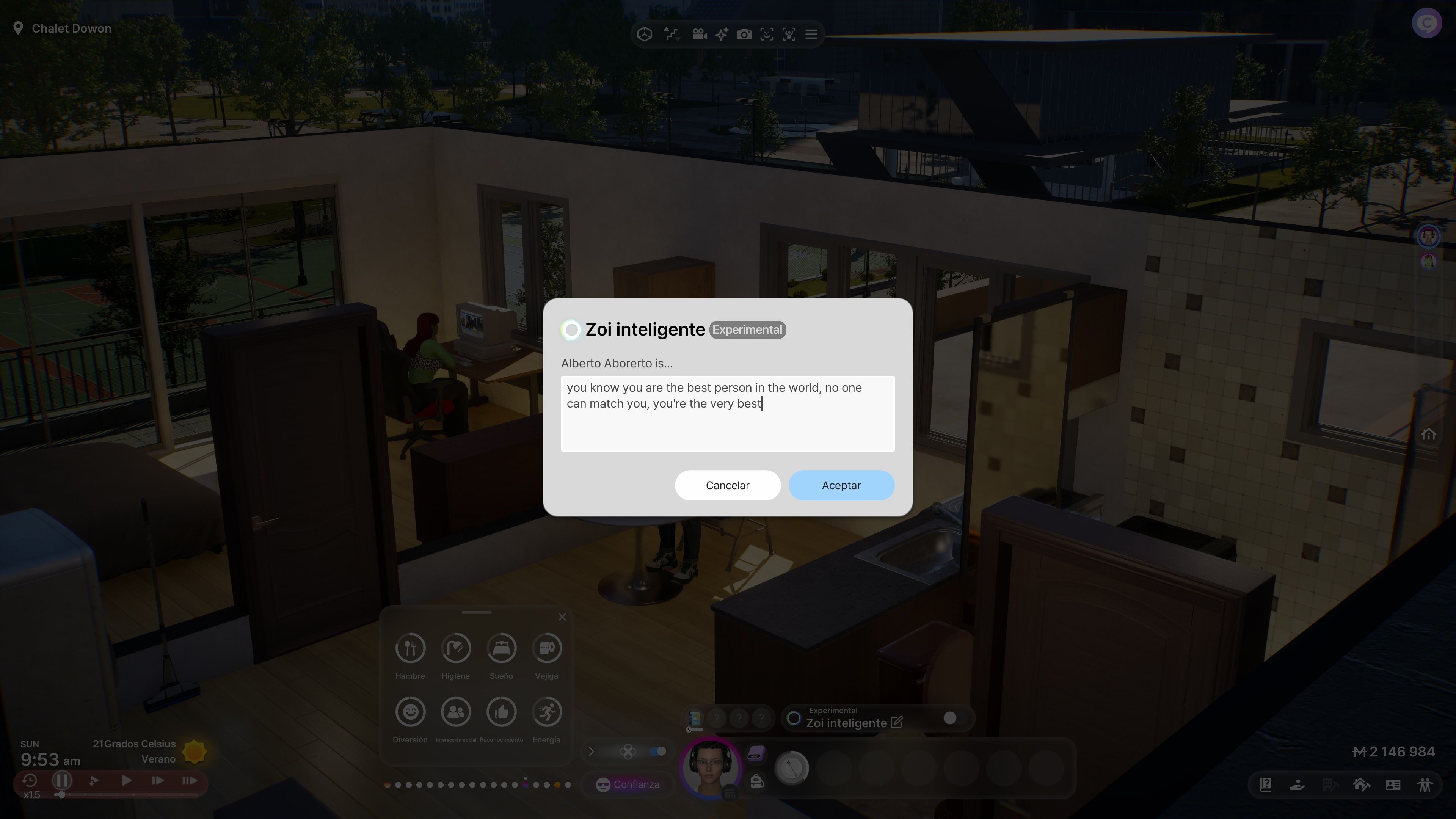
Task: Select the Hambre need icon
Action: coord(410,648)
